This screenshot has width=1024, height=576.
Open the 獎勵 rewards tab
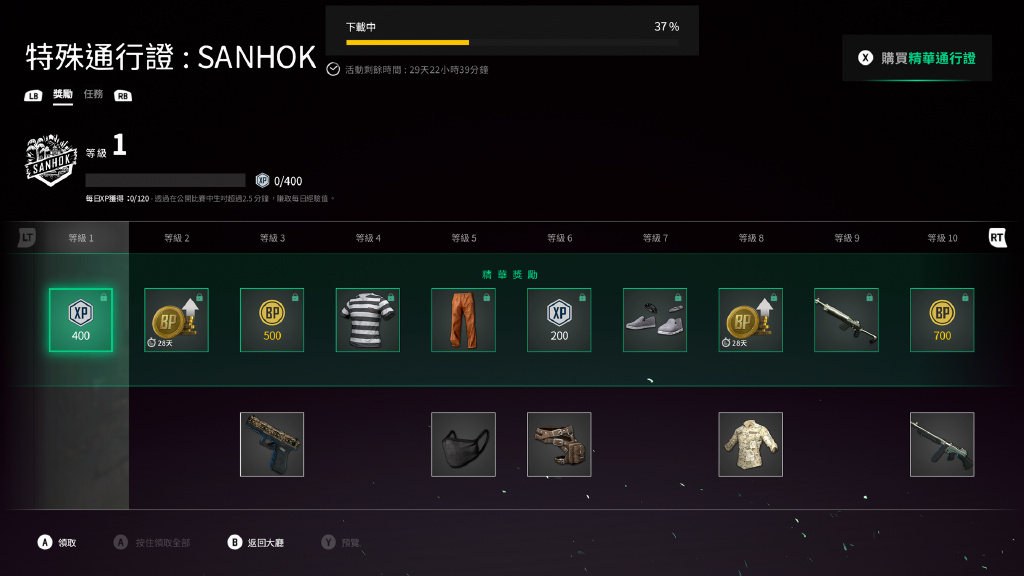[63, 94]
